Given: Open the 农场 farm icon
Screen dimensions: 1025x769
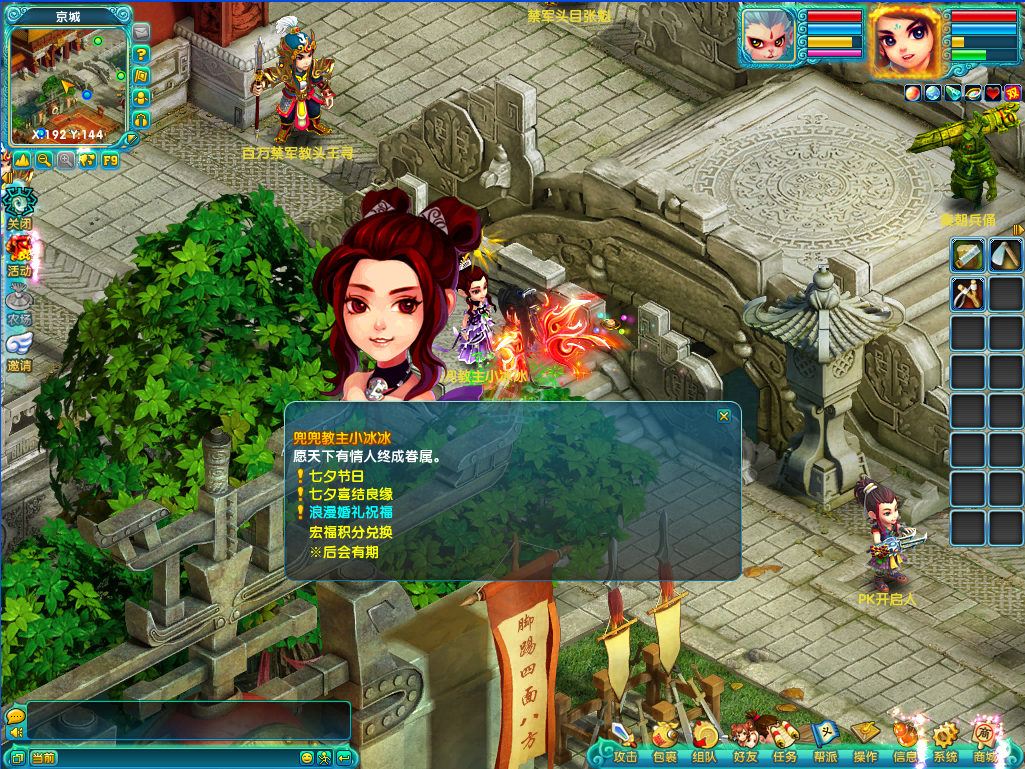Looking at the screenshot, I should (x=19, y=302).
